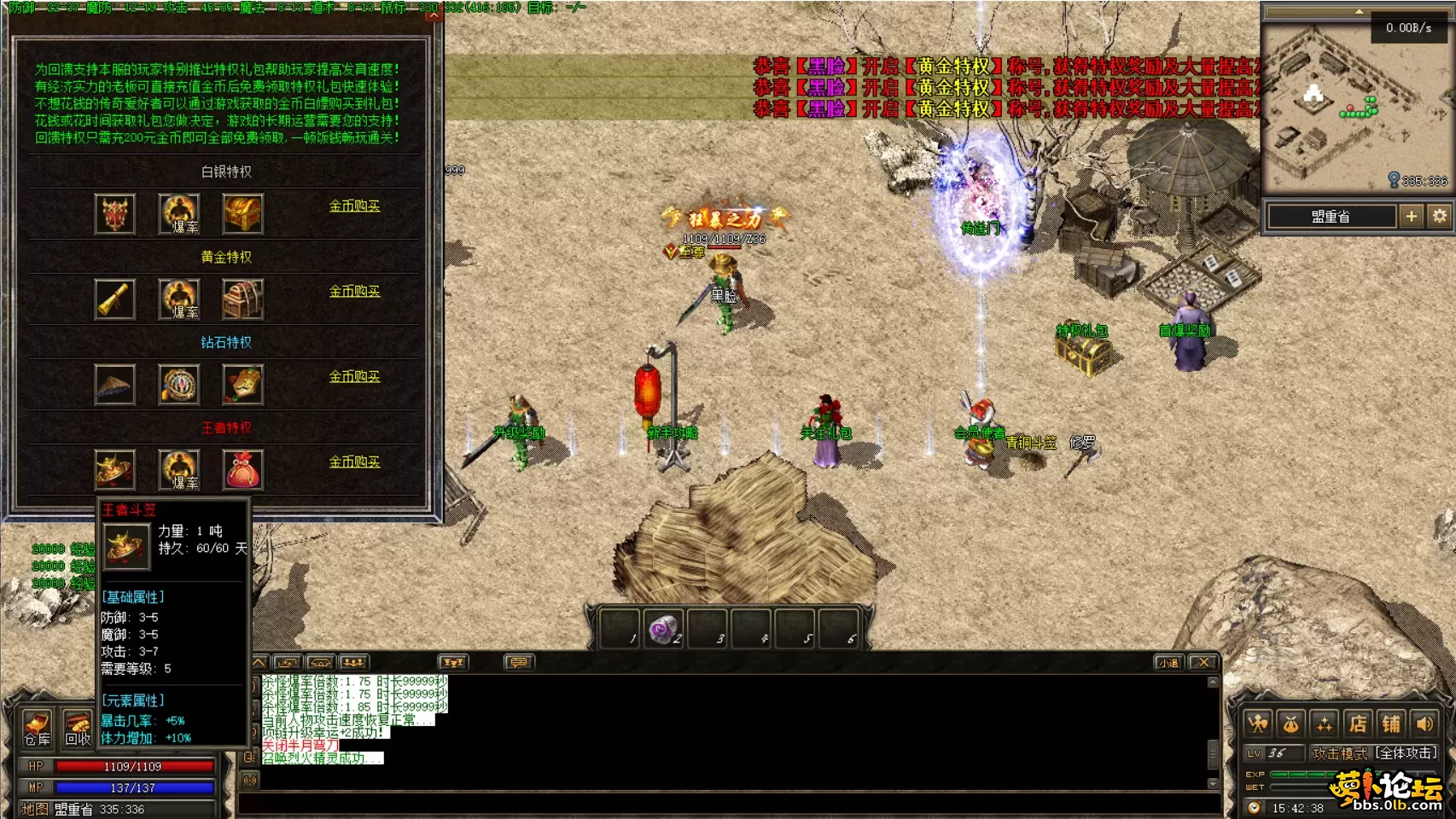The image size is (1456, 819).
Task: Buy the 黄金特权 pack with gold
Action: click(354, 292)
